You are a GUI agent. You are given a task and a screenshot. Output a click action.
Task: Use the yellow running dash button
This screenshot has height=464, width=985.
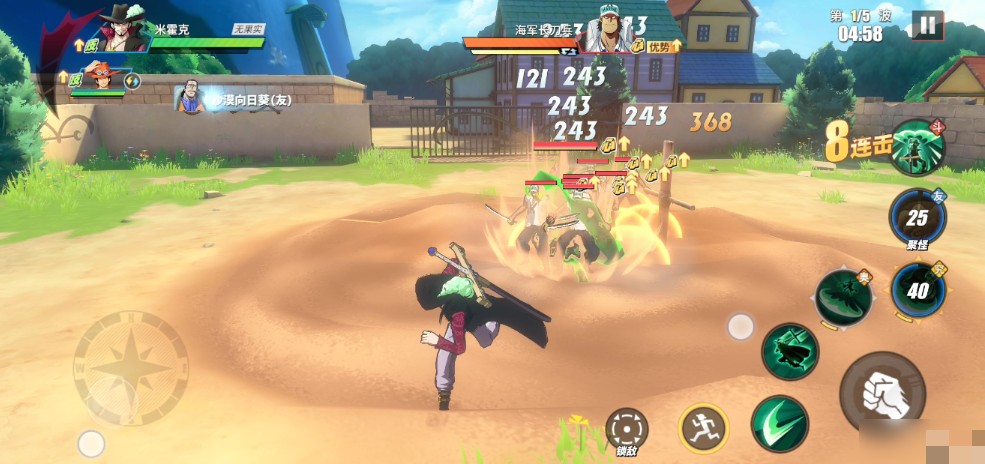tap(703, 427)
